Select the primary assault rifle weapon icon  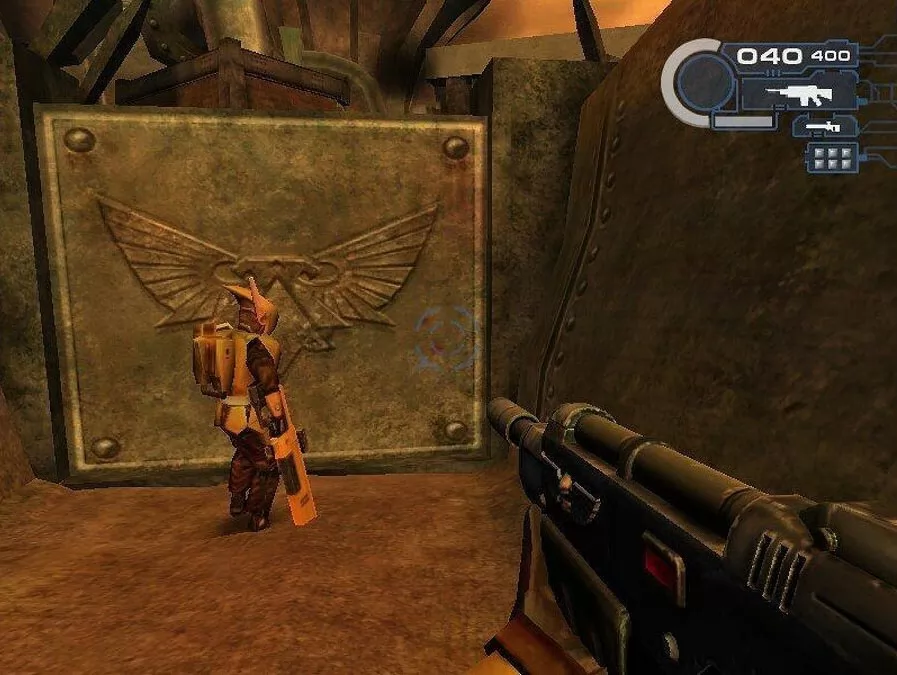tap(798, 94)
